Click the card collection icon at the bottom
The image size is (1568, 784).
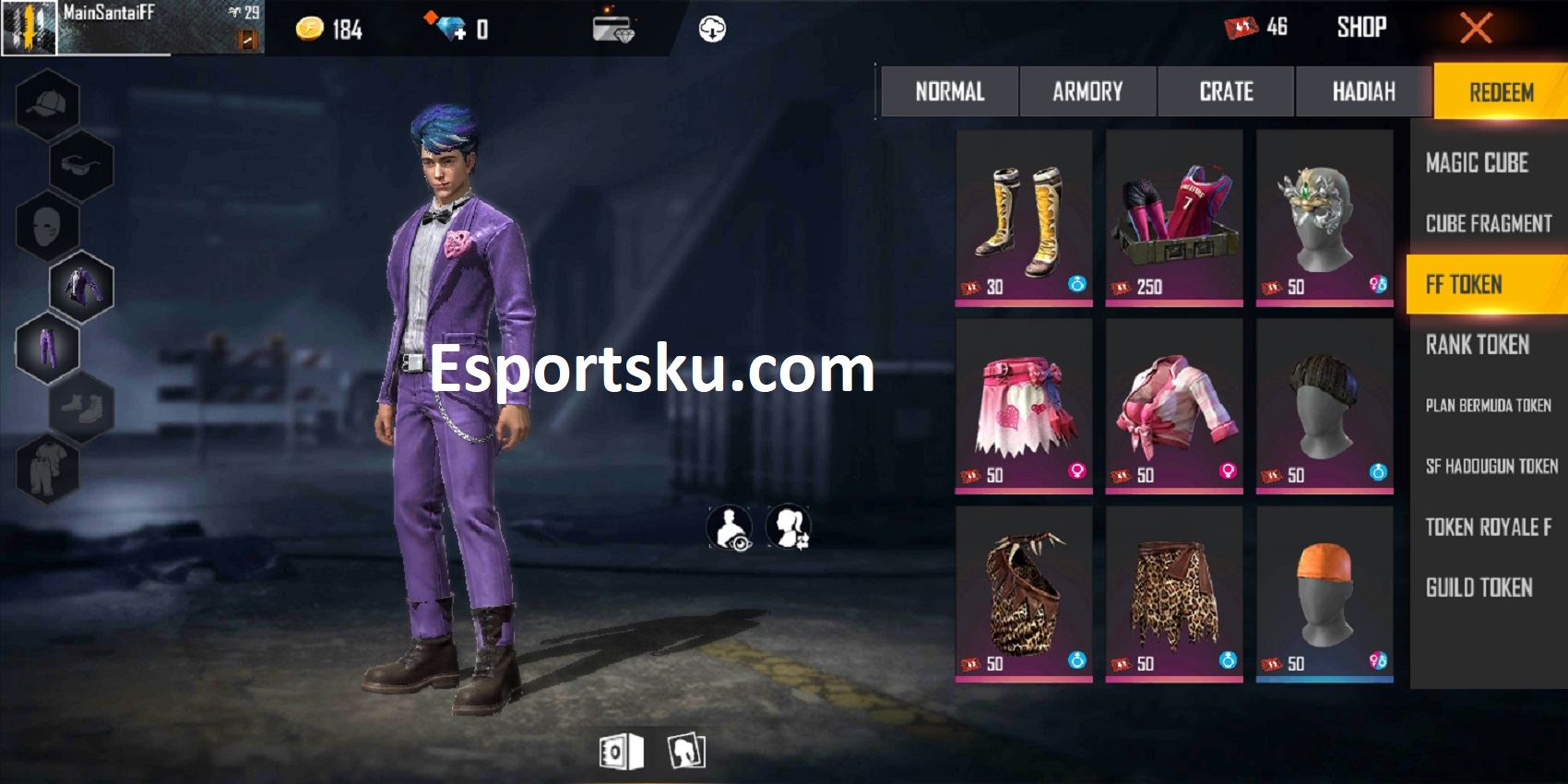click(x=684, y=749)
